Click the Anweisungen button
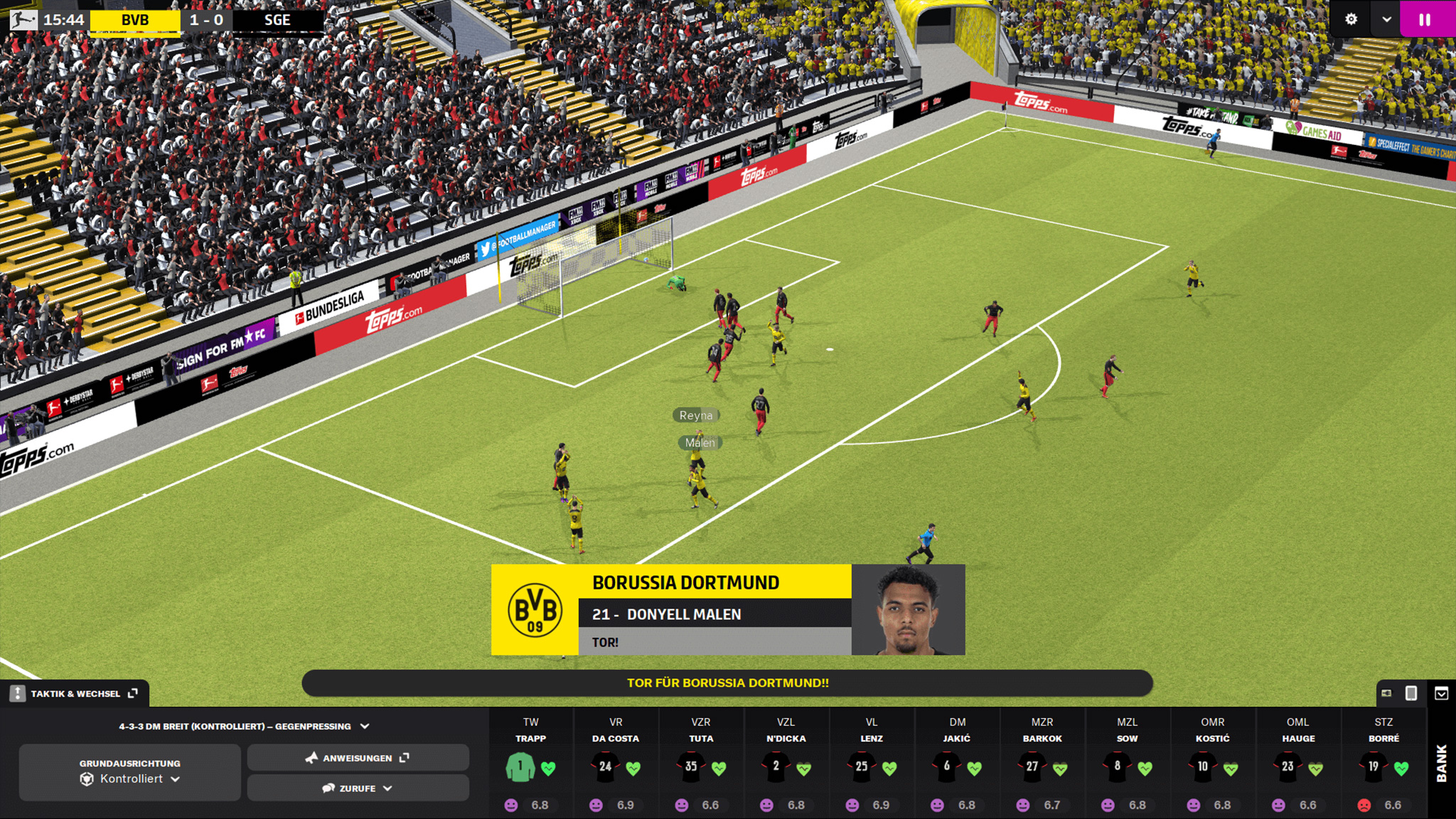The width and height of the screenshot is (1456, 819). click(358, 759)
